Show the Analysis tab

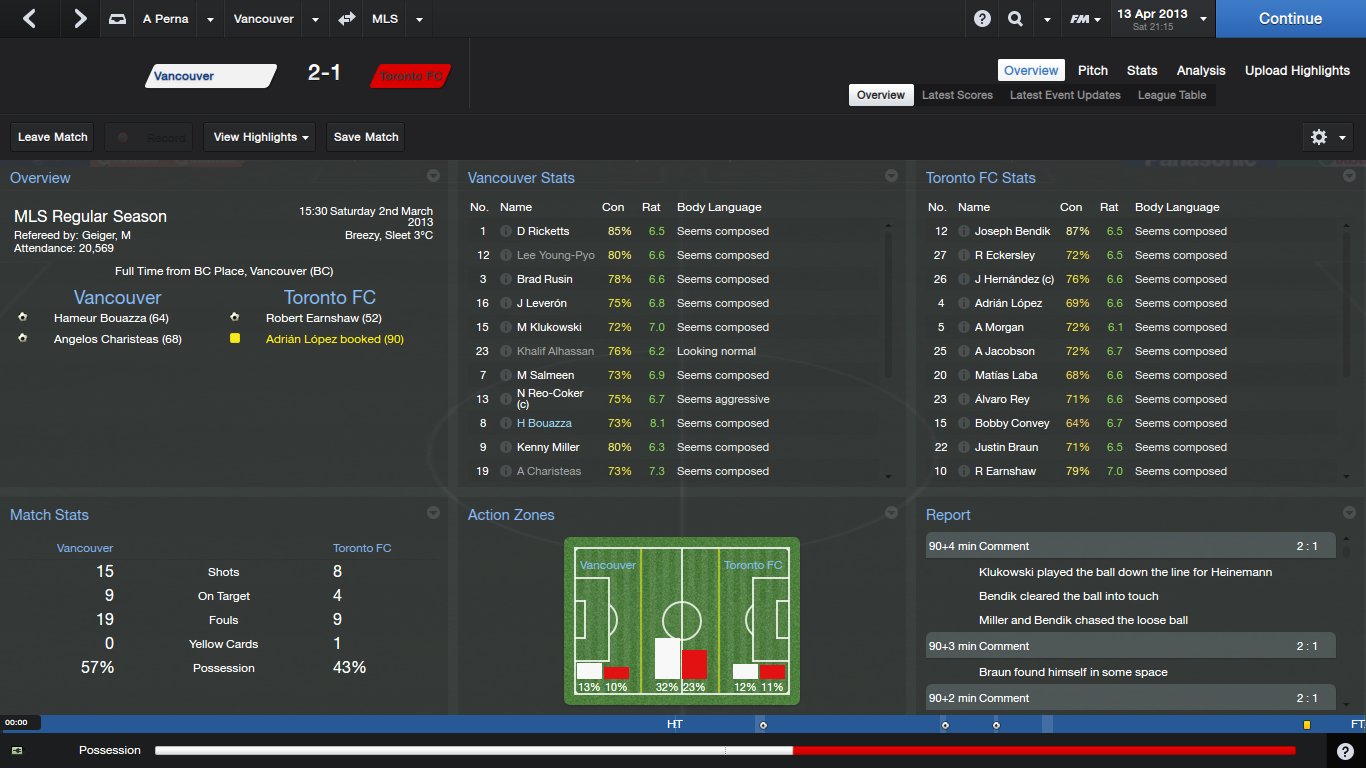tap(1201, 70)
